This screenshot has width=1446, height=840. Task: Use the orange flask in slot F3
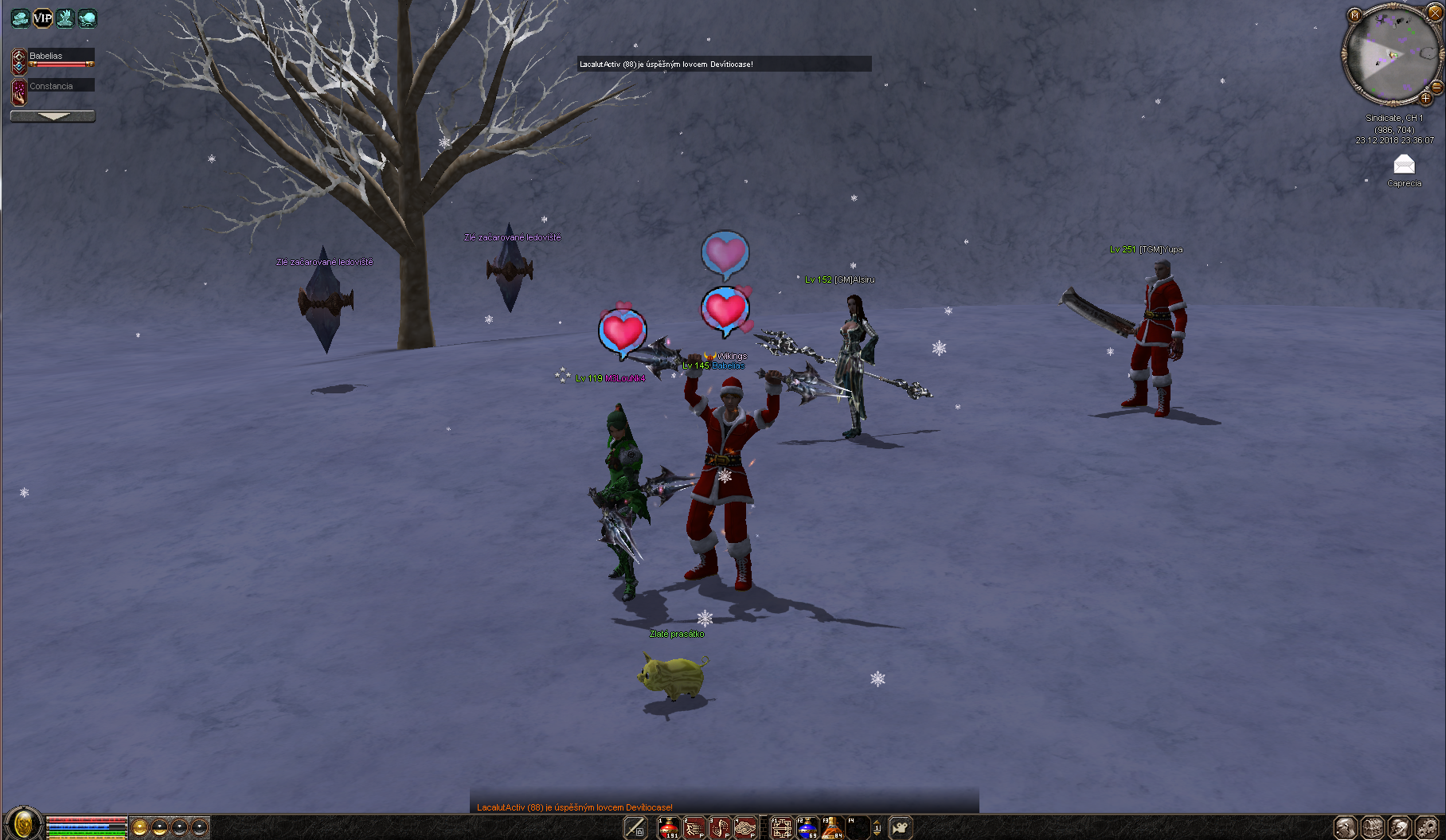point(832,828)
